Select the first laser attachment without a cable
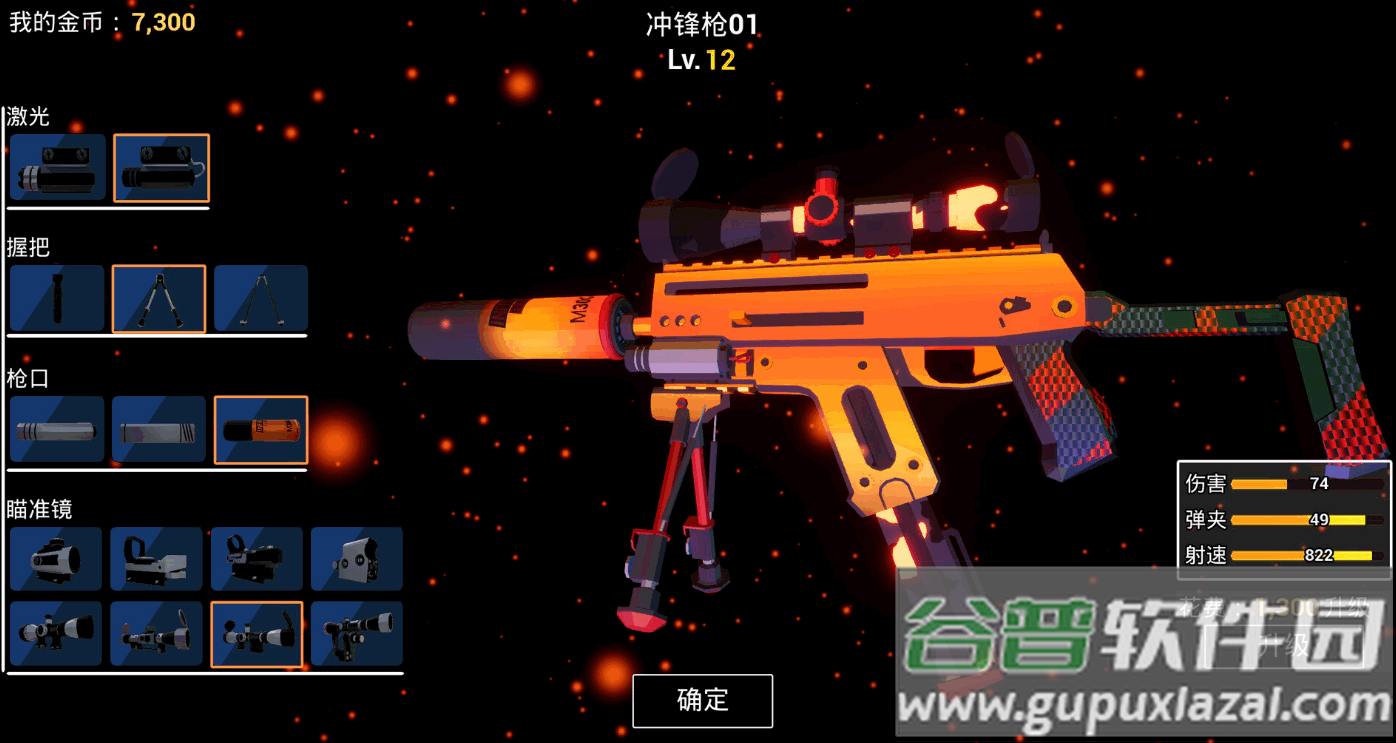Image resolution: width=1396 pixels, height=743 pixels. [x=58, y=168]
